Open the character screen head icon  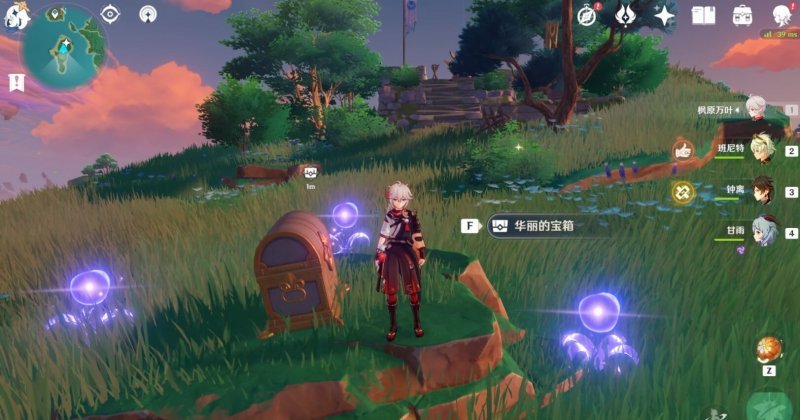(x=781, y=14)
